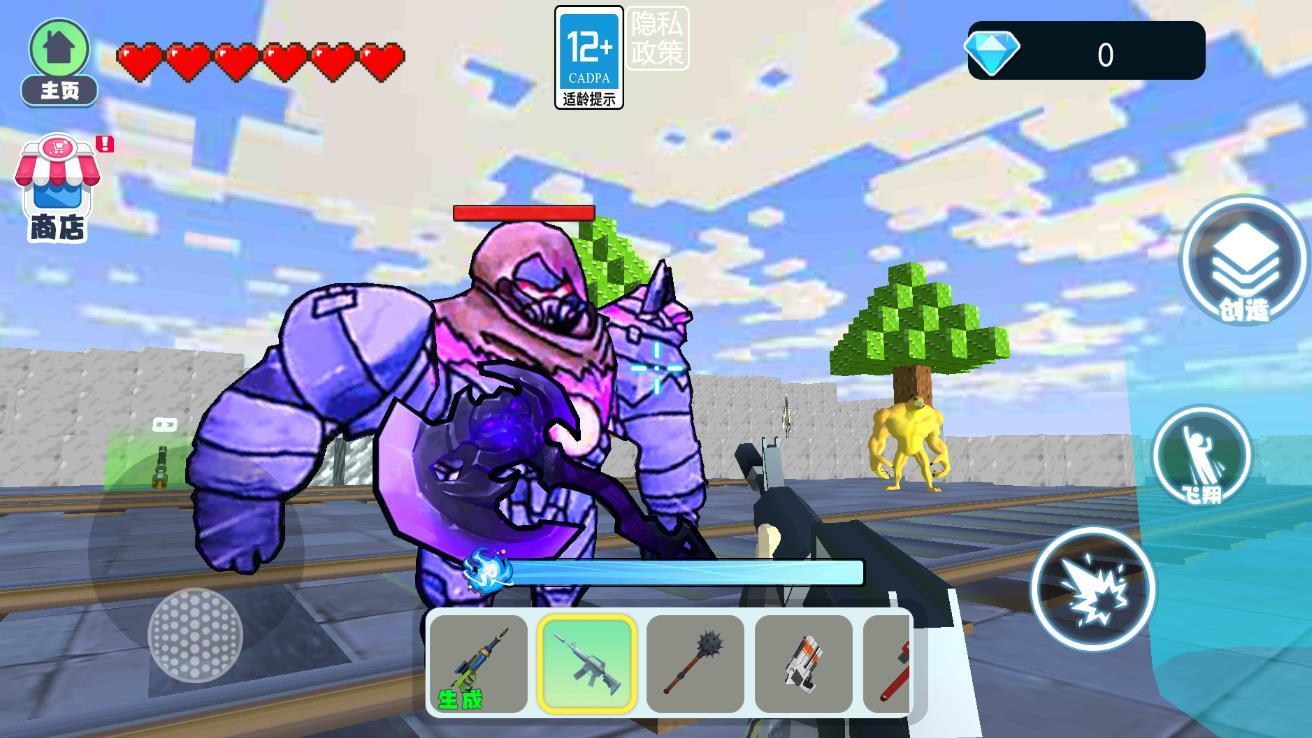Tap the virtual movement joystick

[195, 633]
